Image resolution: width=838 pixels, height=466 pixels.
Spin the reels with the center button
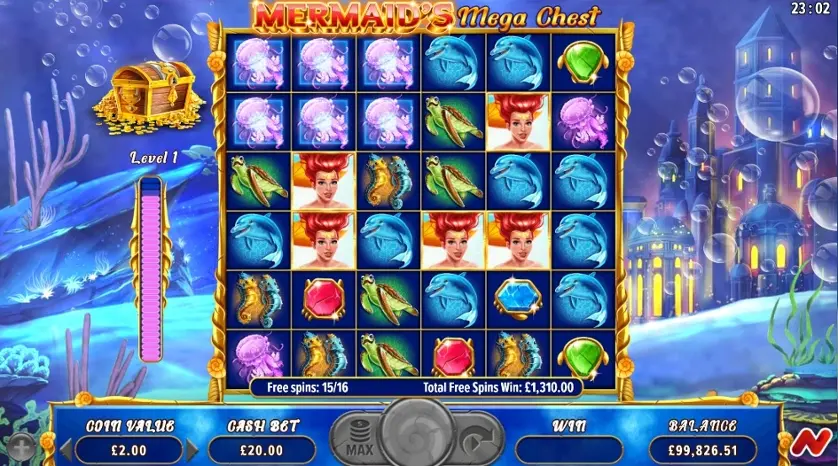(419, 435)
